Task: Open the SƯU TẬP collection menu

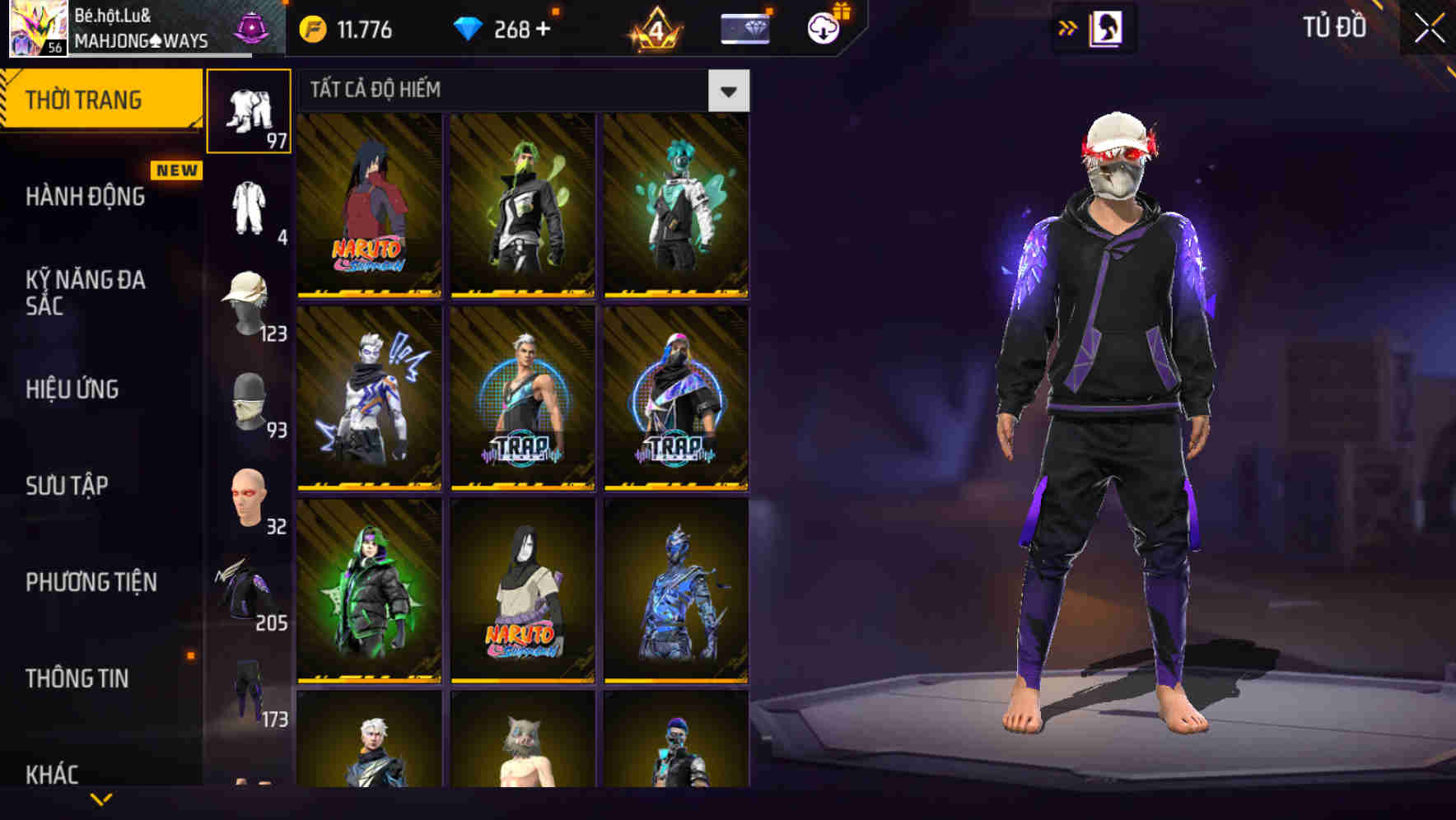Action: click(66, 486)
